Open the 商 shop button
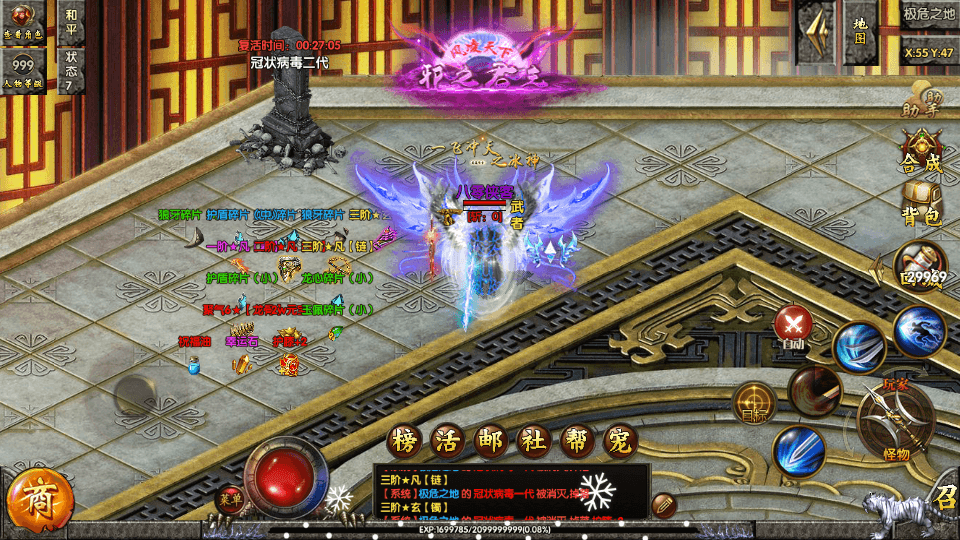Viewport: 960px width, 540px height. pos(40,500)
